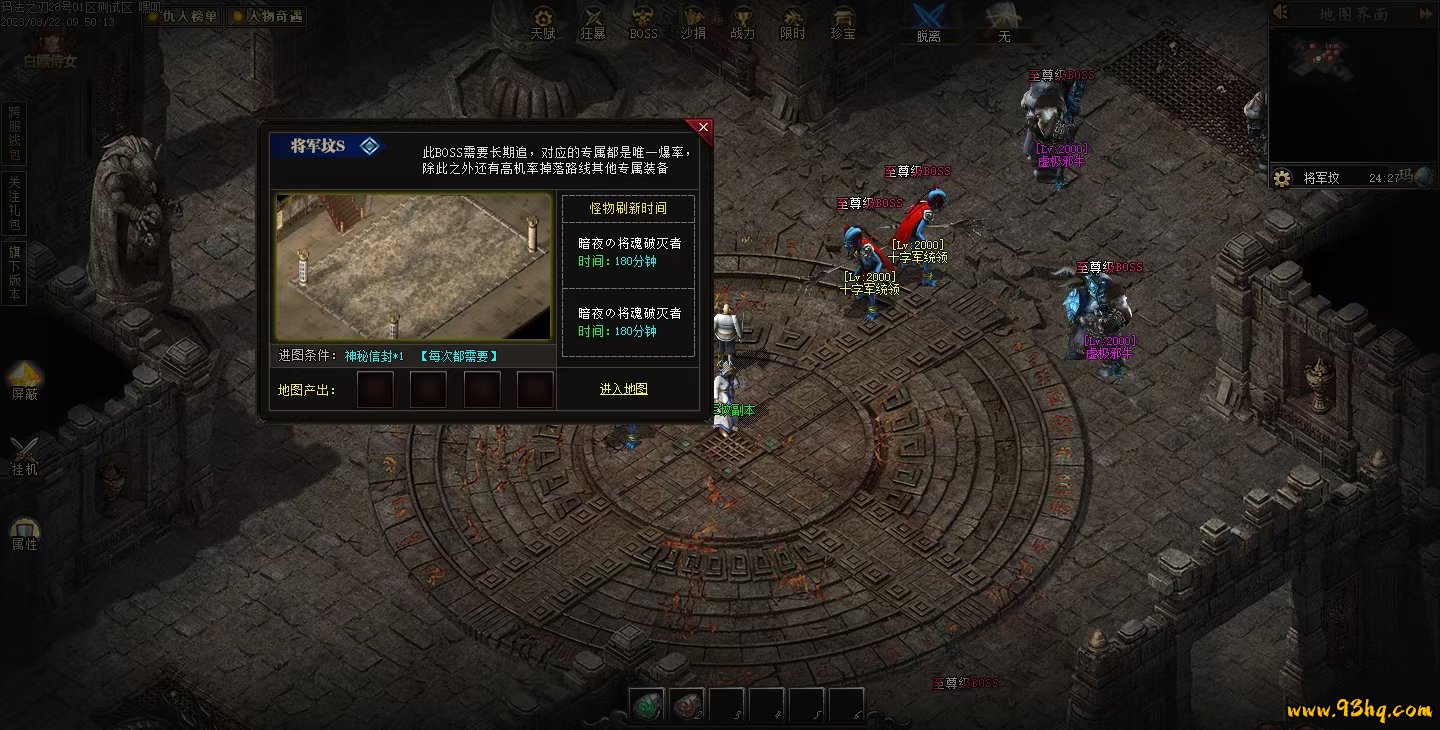Open the 战力 combat power icon
This screenshot has height=730, width=1440.
tap(743, 22)
